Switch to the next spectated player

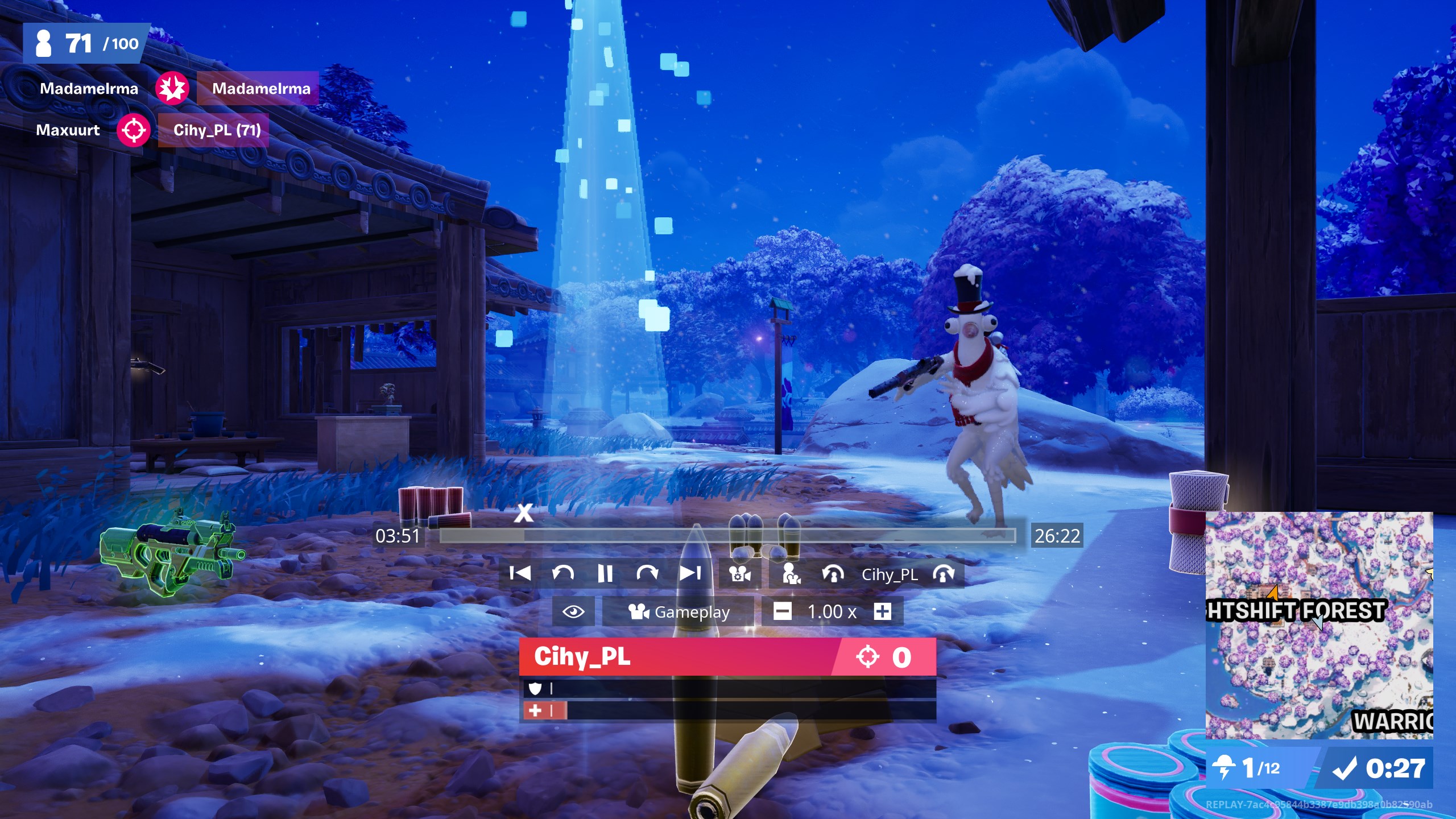[944, 574]
